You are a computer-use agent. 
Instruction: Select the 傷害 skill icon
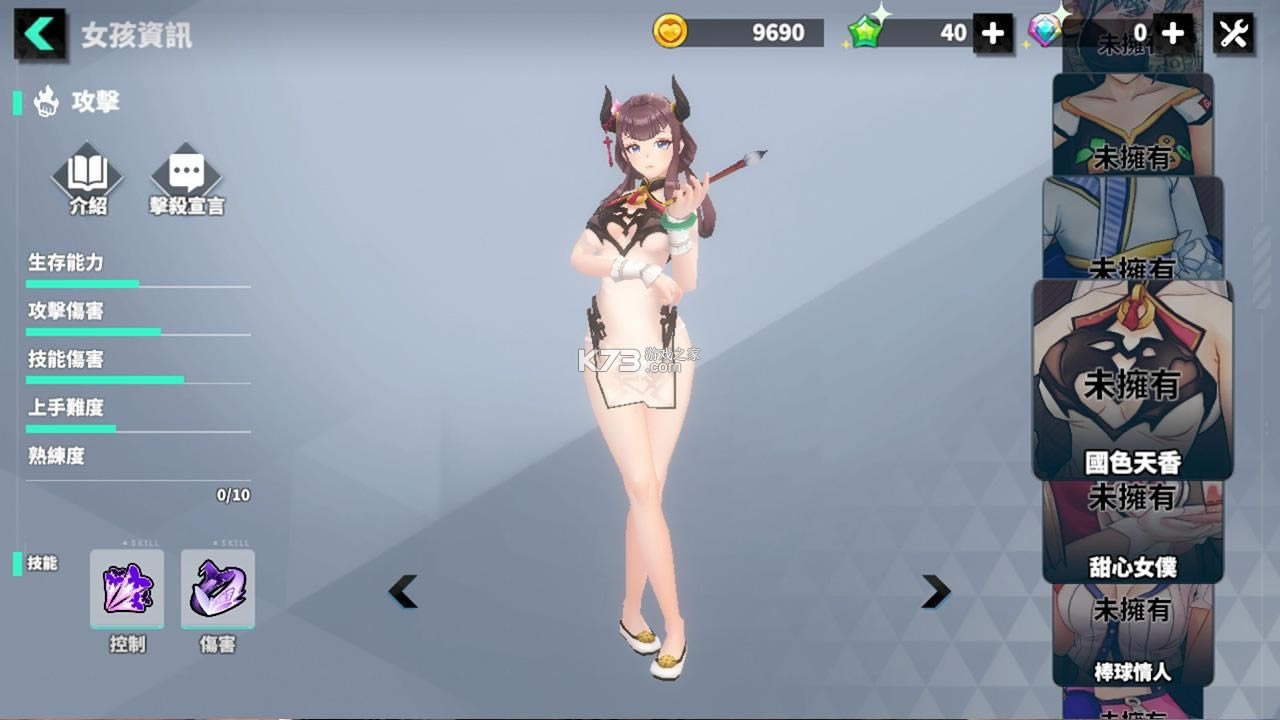point(218,588)
